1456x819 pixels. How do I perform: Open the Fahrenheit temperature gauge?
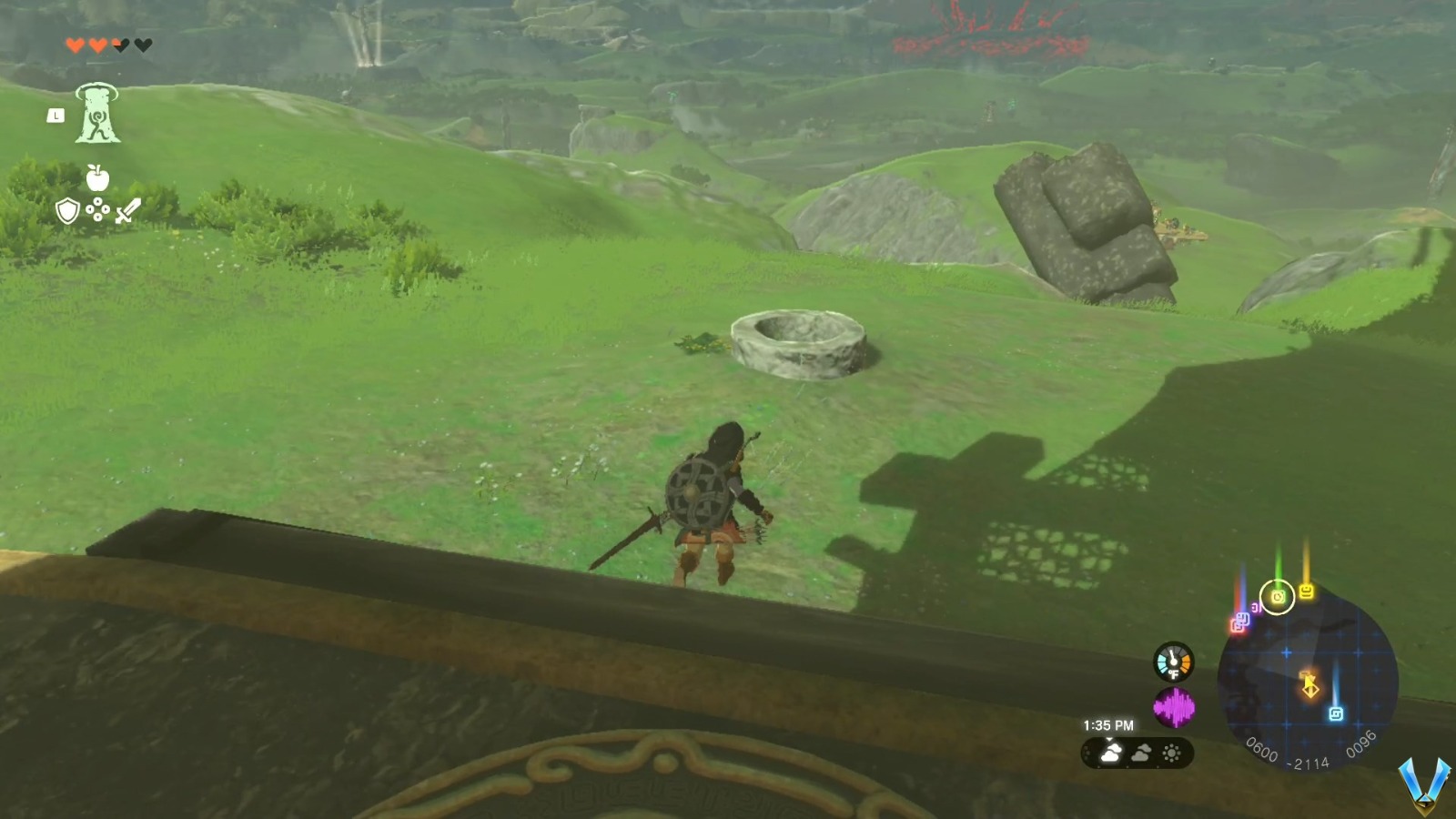1172,662
